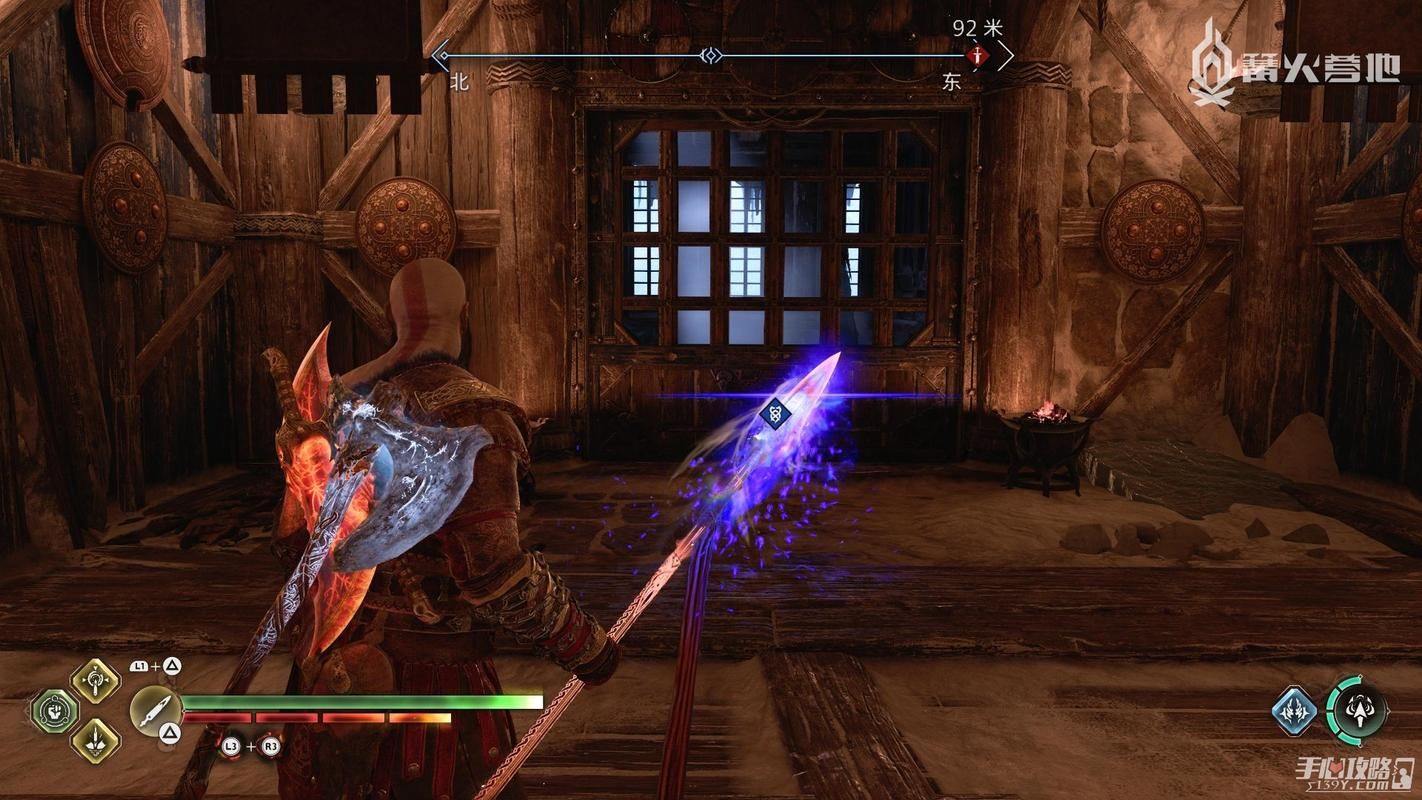
Task: Click the blue knot marker on the spear tip
Action: point(775,412)
